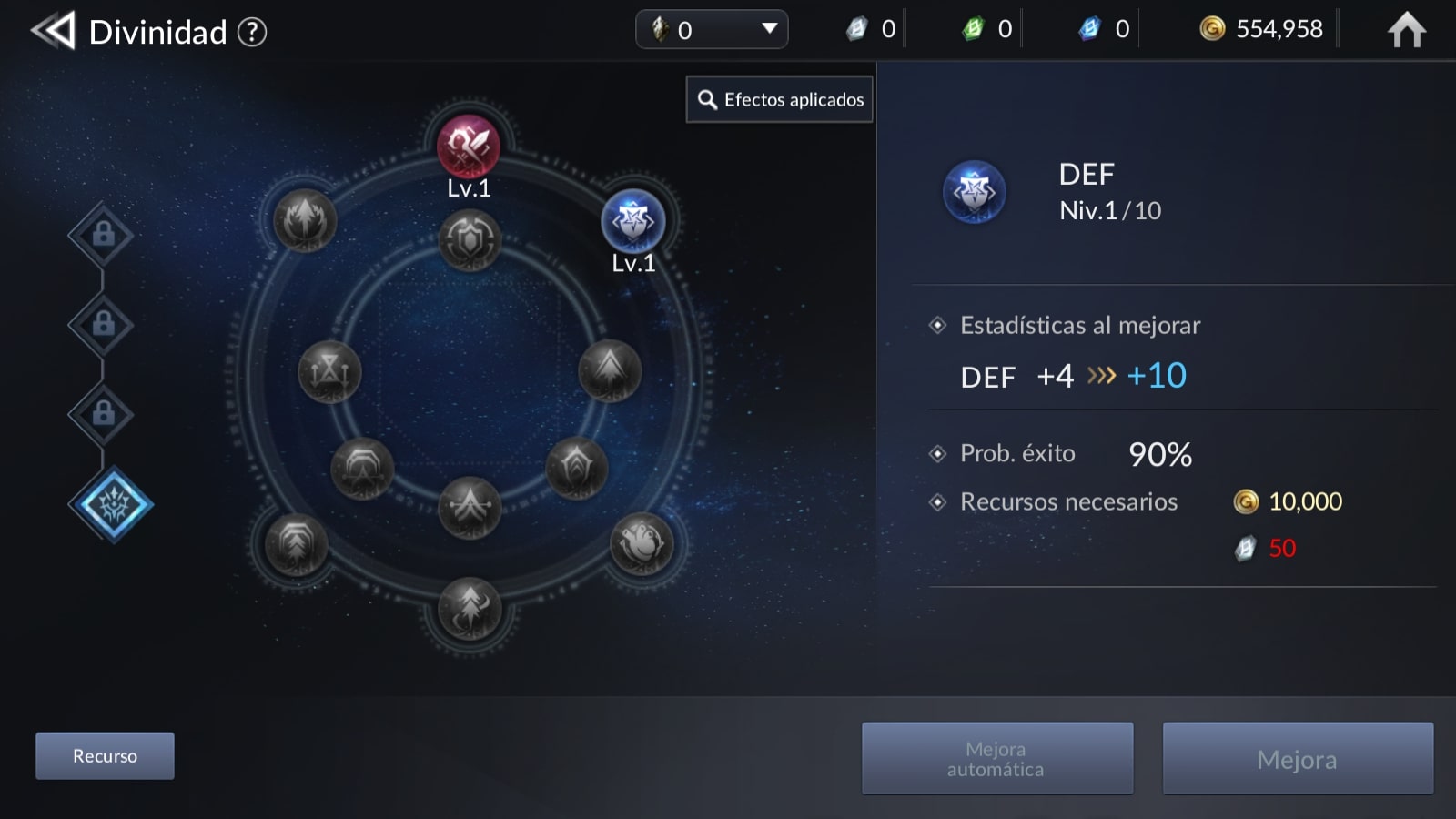This screenshot has width=1456, height=819.
Task: Select the blue DEF shield node
Action: coord(633,221)
